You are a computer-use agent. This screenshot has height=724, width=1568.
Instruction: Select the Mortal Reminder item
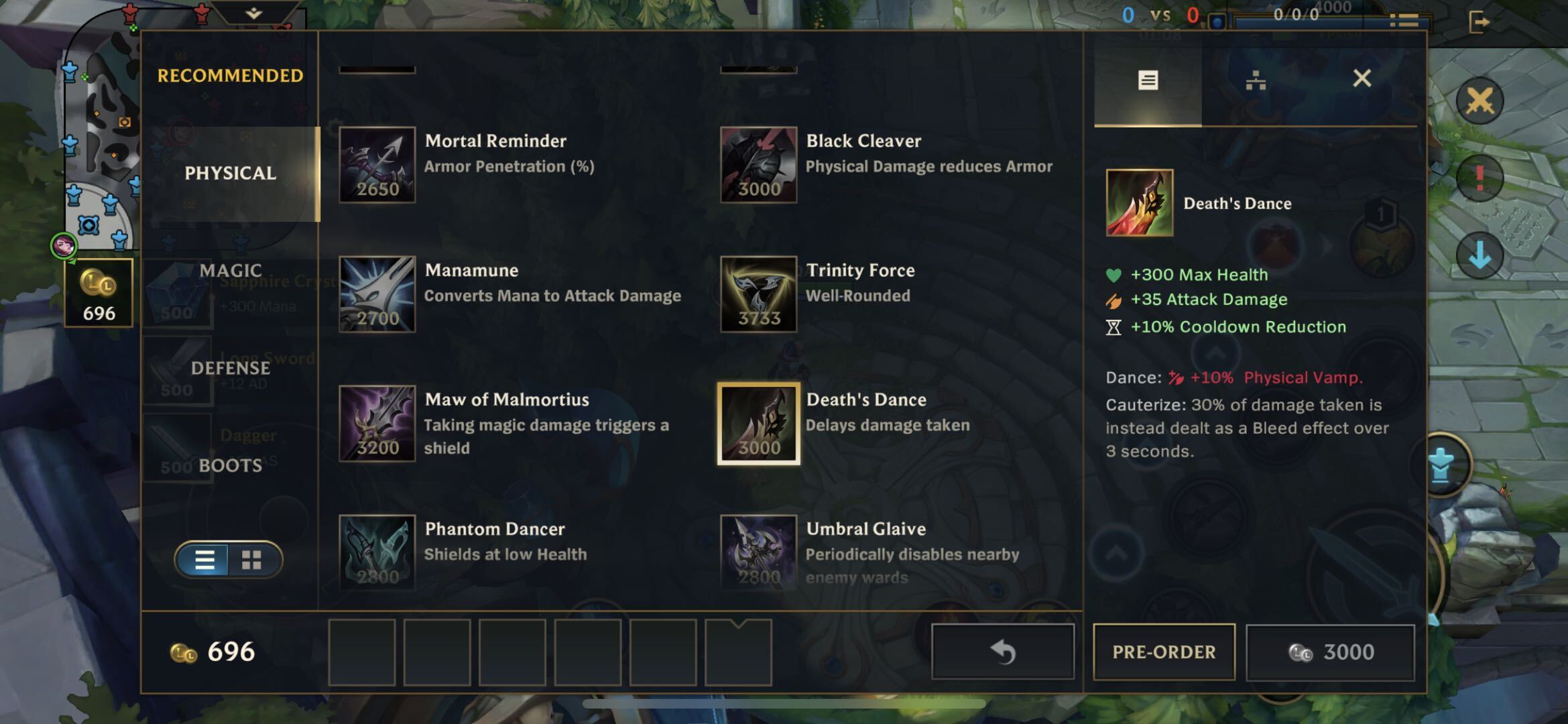pyautogui.click(x=377, y=165)
